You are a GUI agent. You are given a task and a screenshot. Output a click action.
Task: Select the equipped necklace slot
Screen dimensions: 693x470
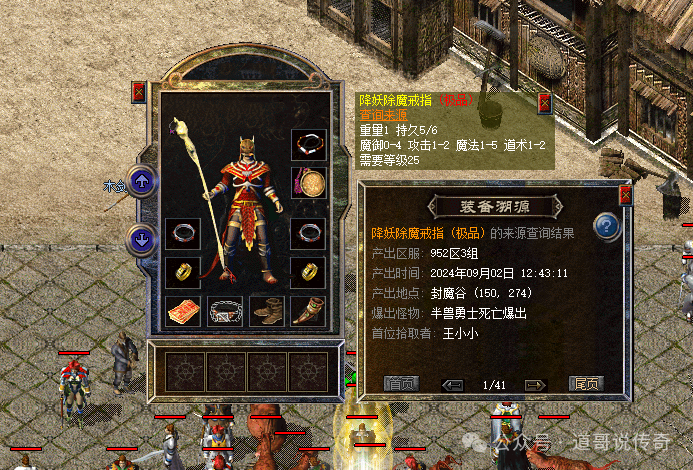click(309, 145)
